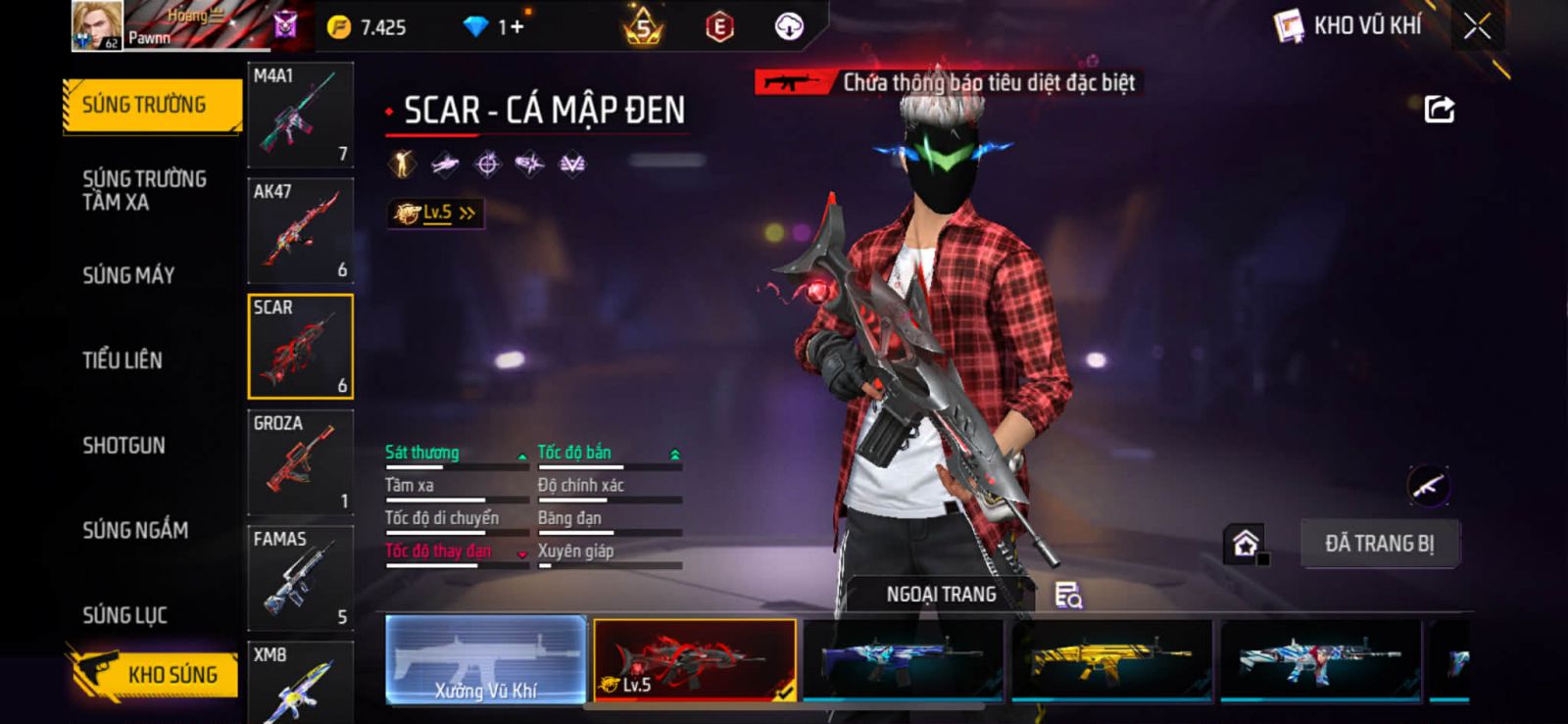This screenshot has width=1568, height=724.
Task: Click the Đã Trang Bị button
Action: point(1379,544)
